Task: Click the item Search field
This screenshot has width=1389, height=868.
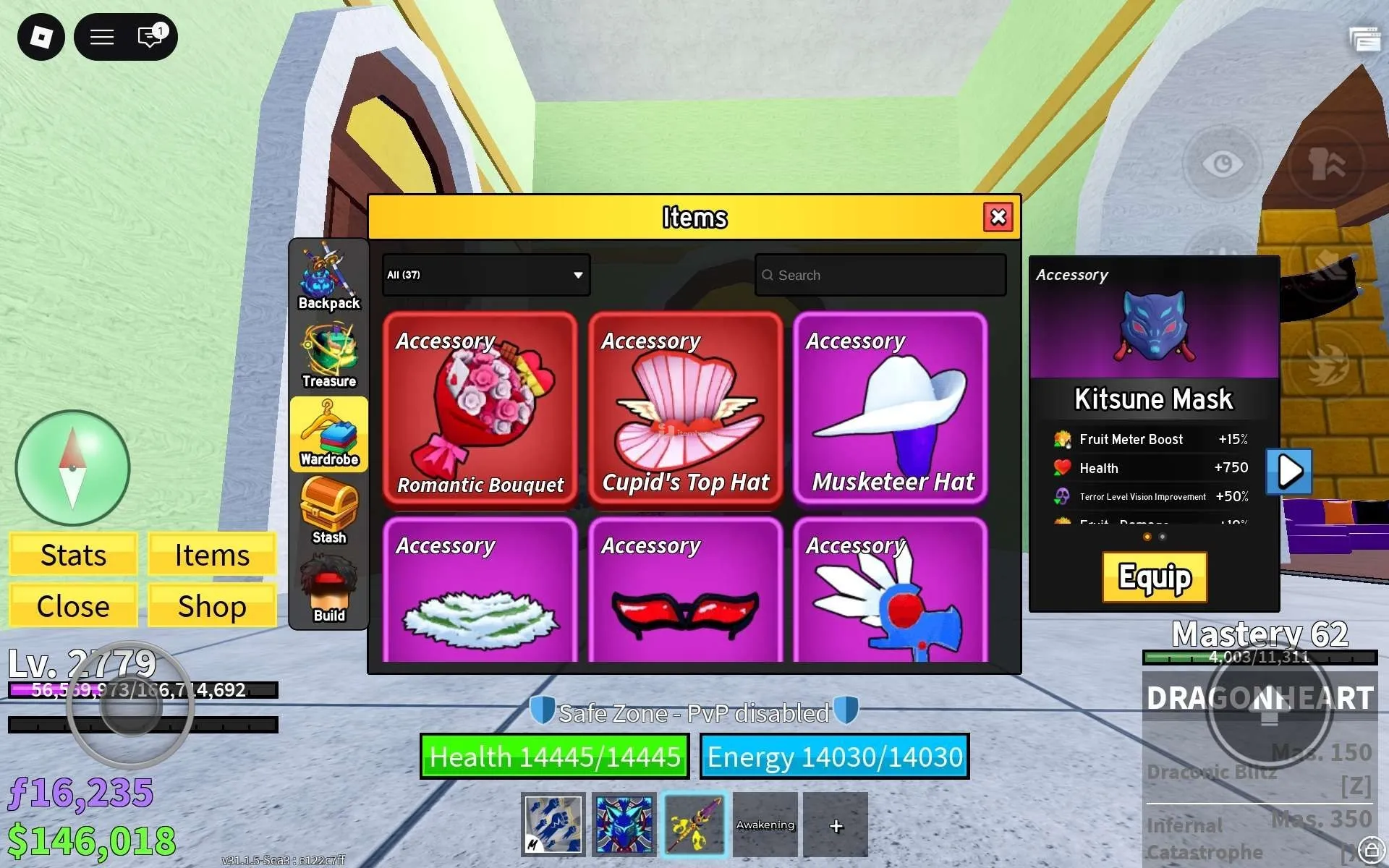Action: 880,275
